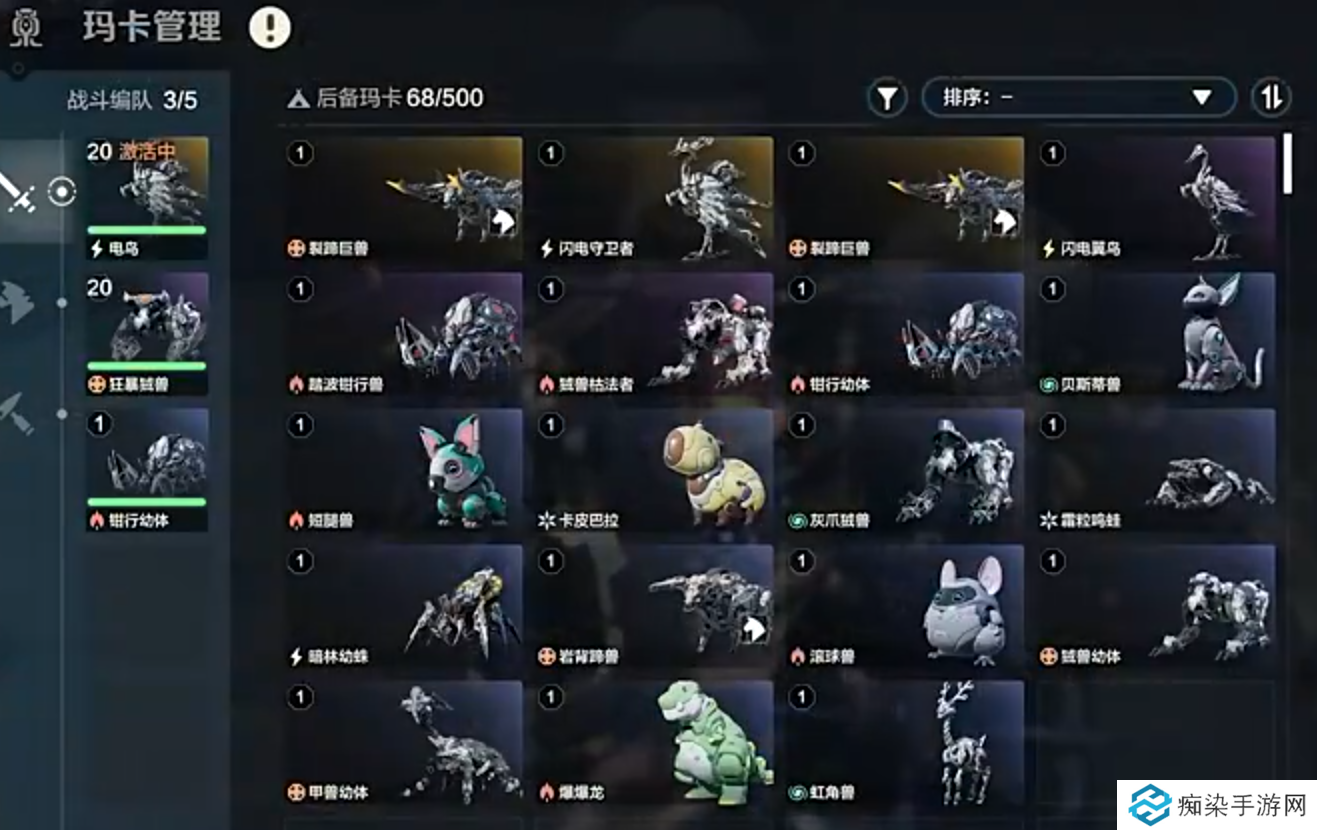Choose the 灰爪鬣兽 card
This screenshot has width=1317, height=830.
coord(905,471)
